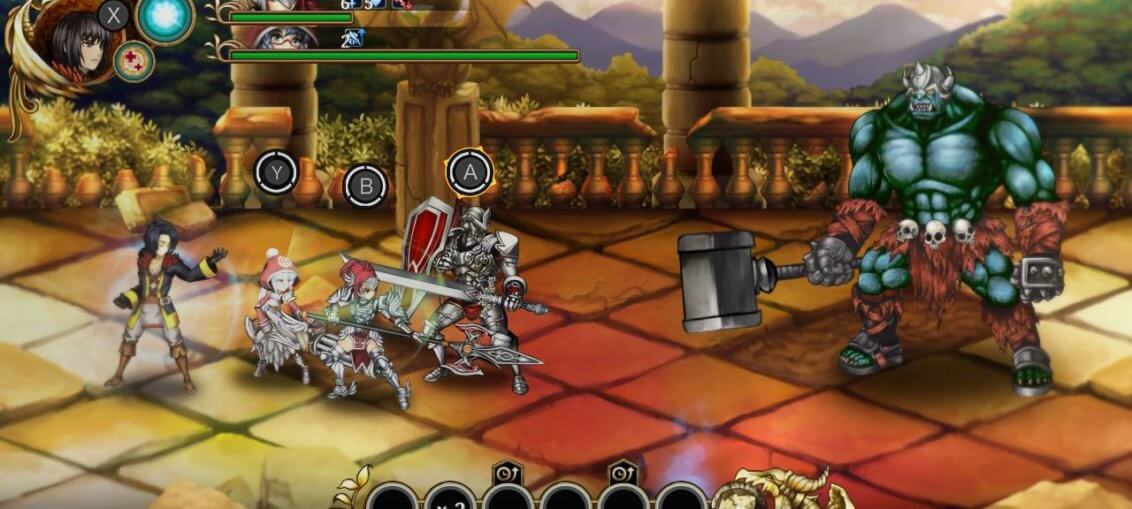
Task: Activate the glowing blue orb skill
Action: tap(165, 19)
